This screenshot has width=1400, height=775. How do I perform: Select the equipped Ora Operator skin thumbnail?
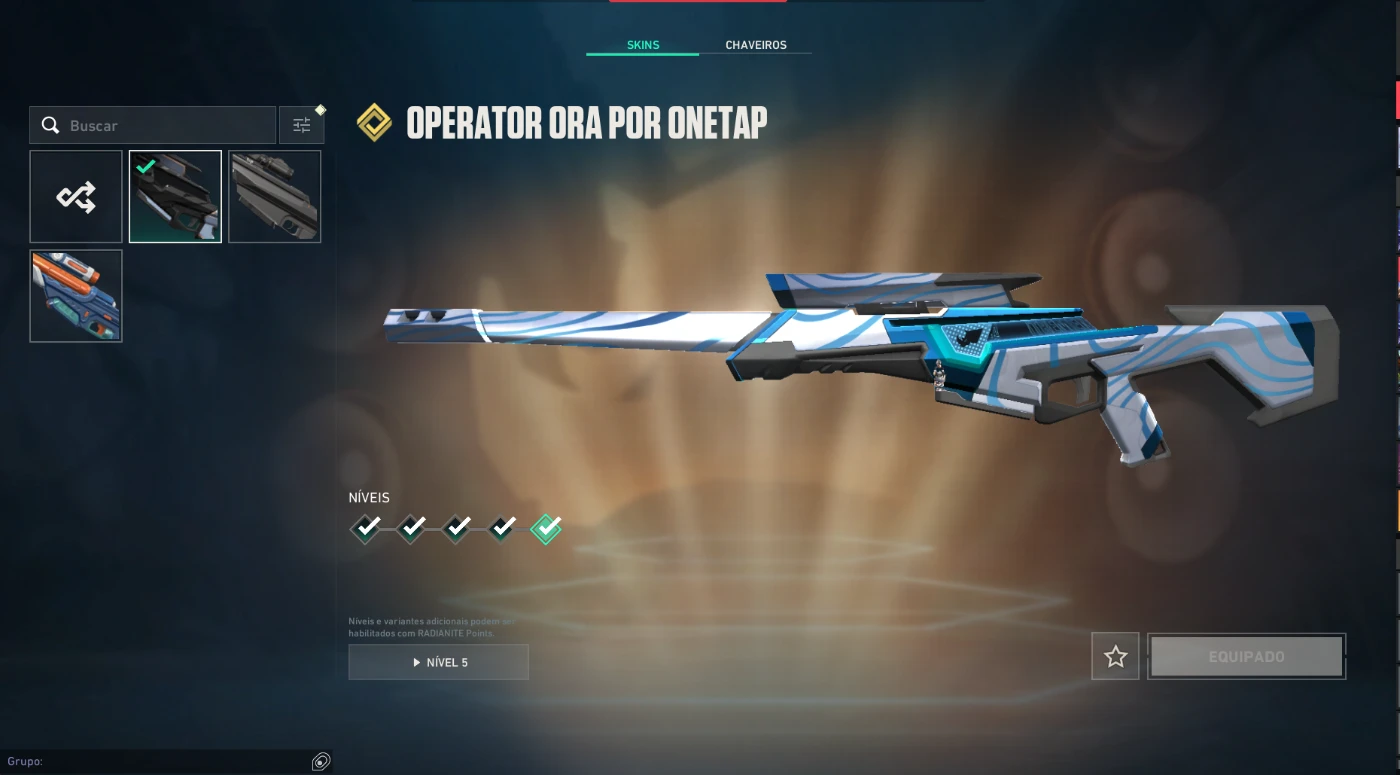pos(175,197)
